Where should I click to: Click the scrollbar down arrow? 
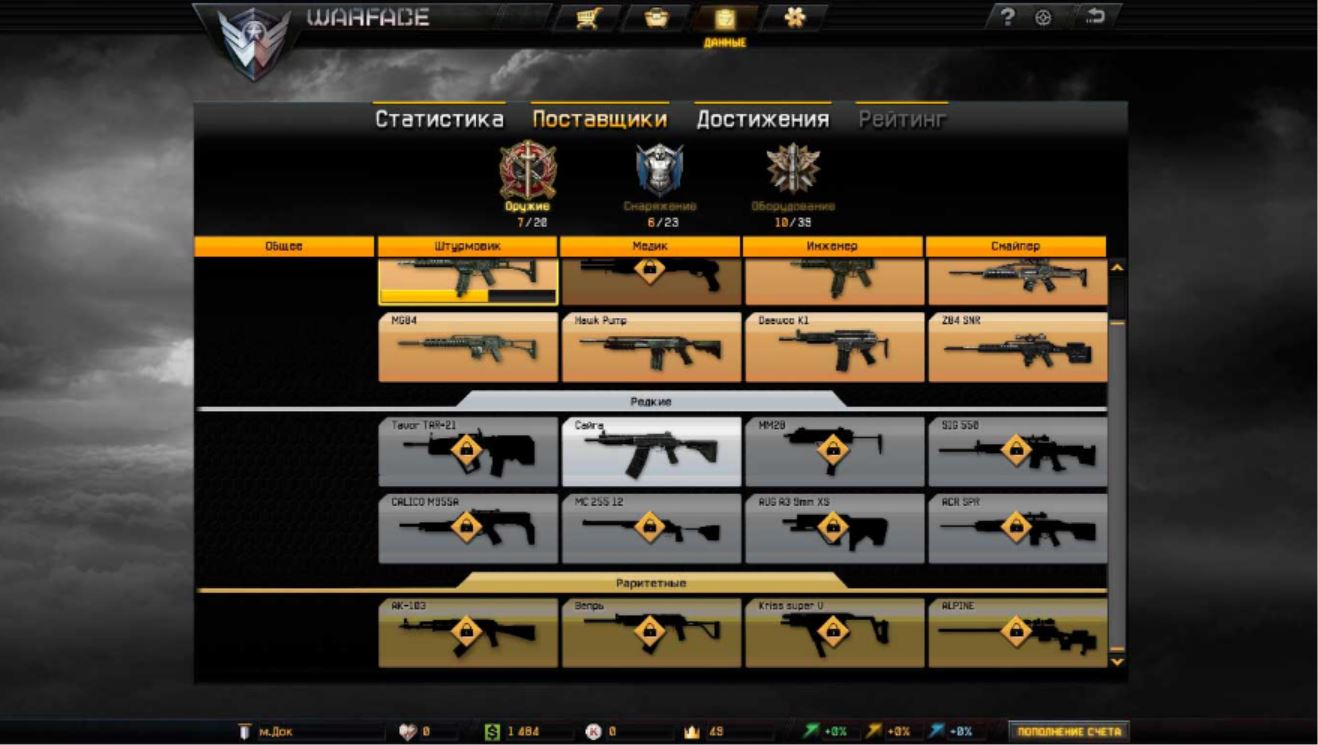(1117, 661)
